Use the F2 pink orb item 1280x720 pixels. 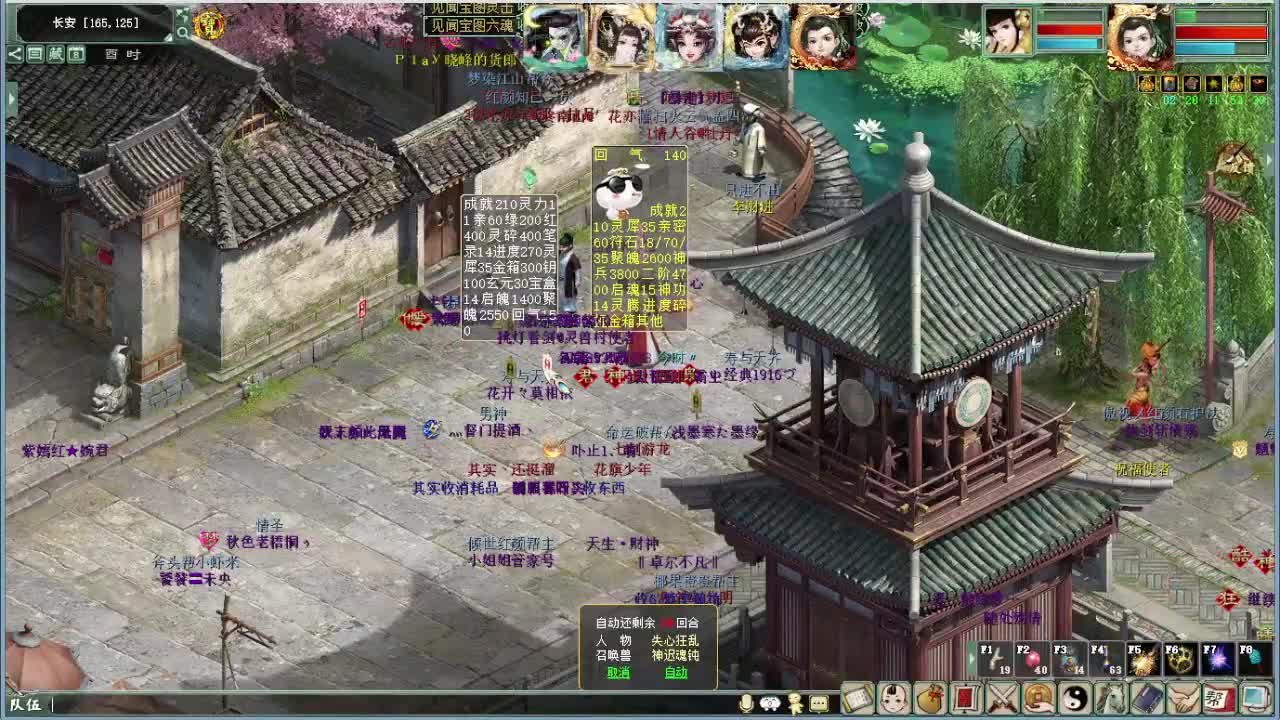(x=1032, y=660)
